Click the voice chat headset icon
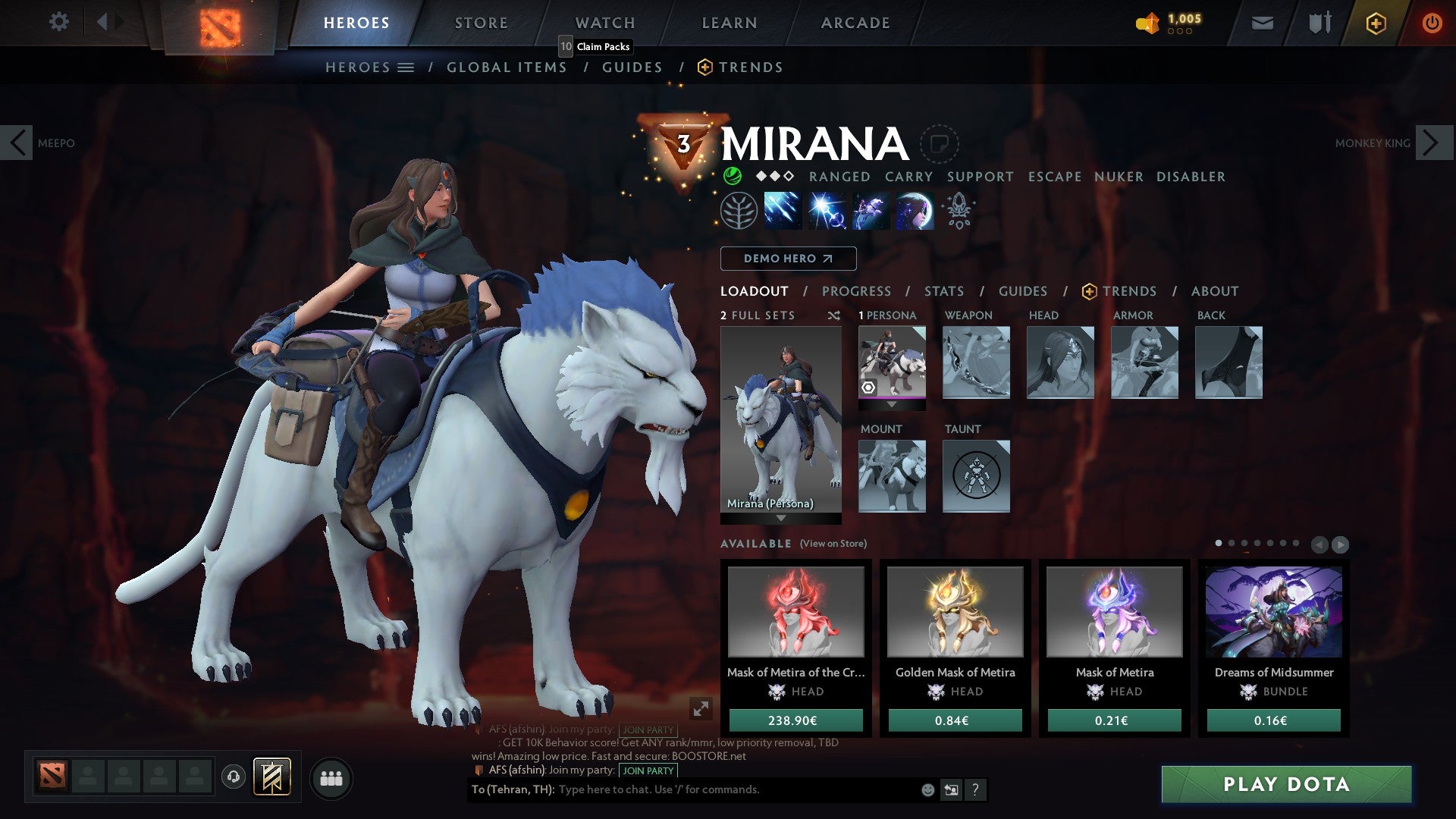The width and height of the screenshot is (1456, 819). click(235, 777)
